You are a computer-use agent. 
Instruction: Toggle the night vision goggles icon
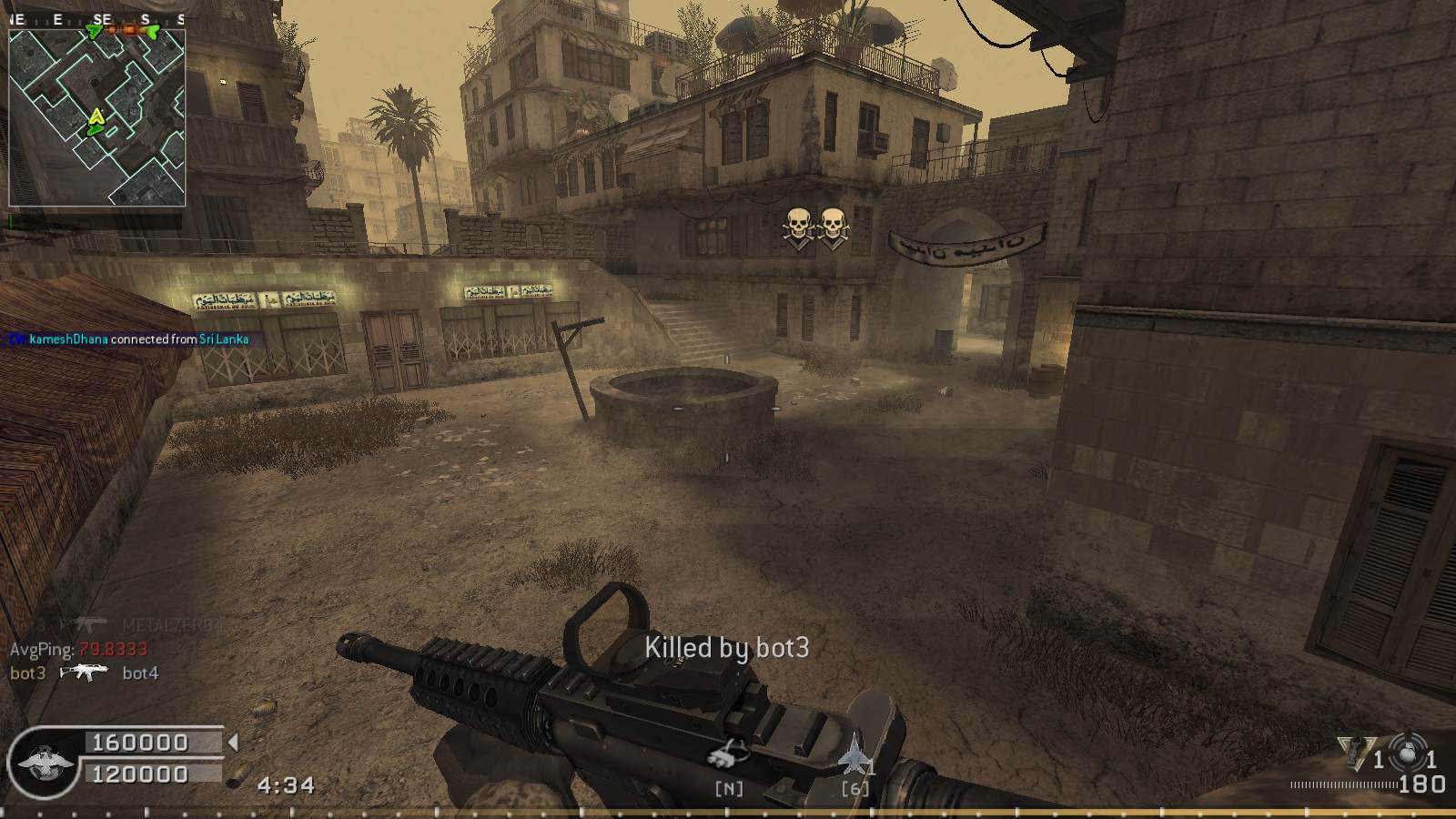click(x=730, y=754)
